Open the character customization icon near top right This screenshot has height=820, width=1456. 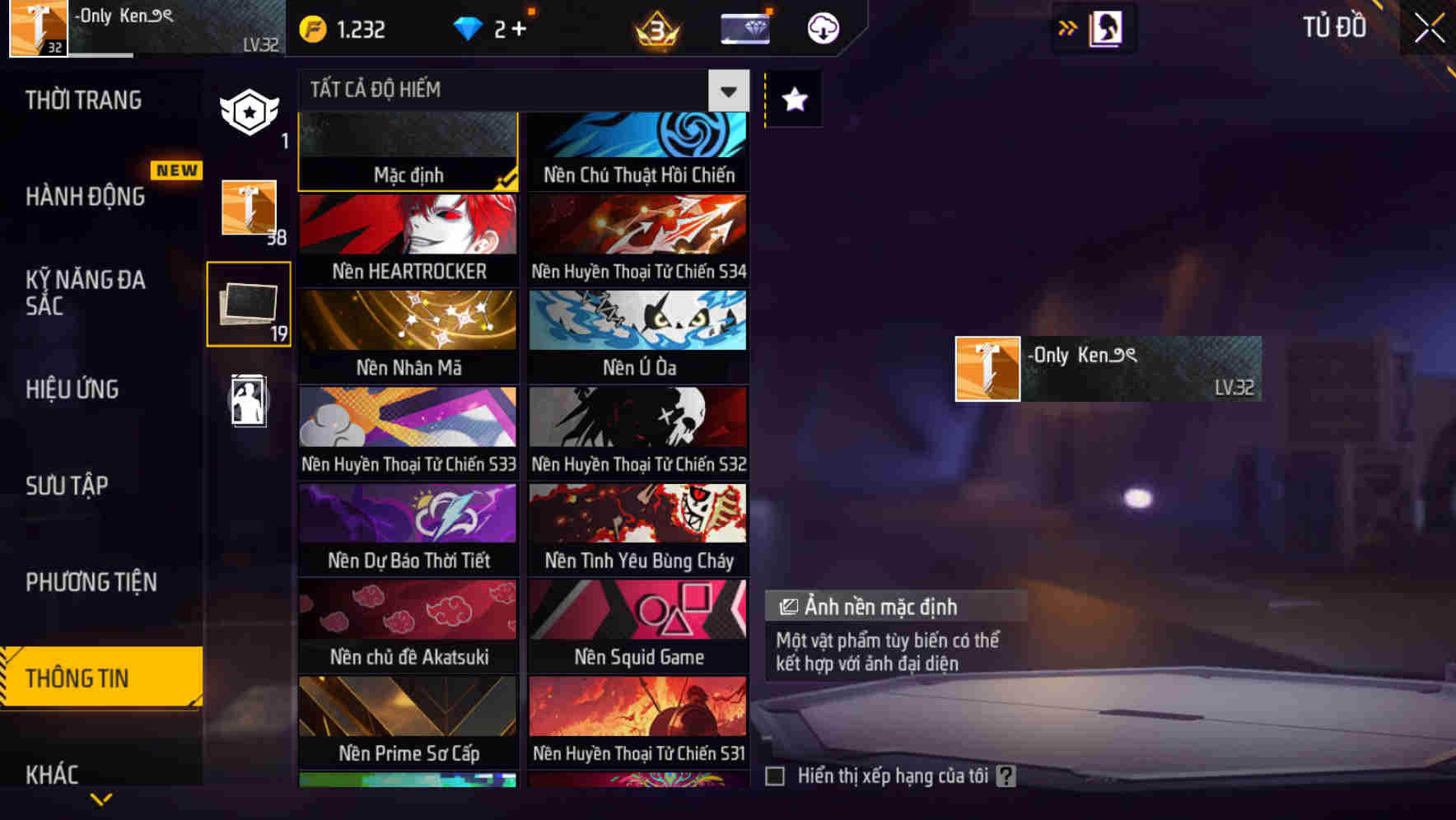tap(1108, 27)
